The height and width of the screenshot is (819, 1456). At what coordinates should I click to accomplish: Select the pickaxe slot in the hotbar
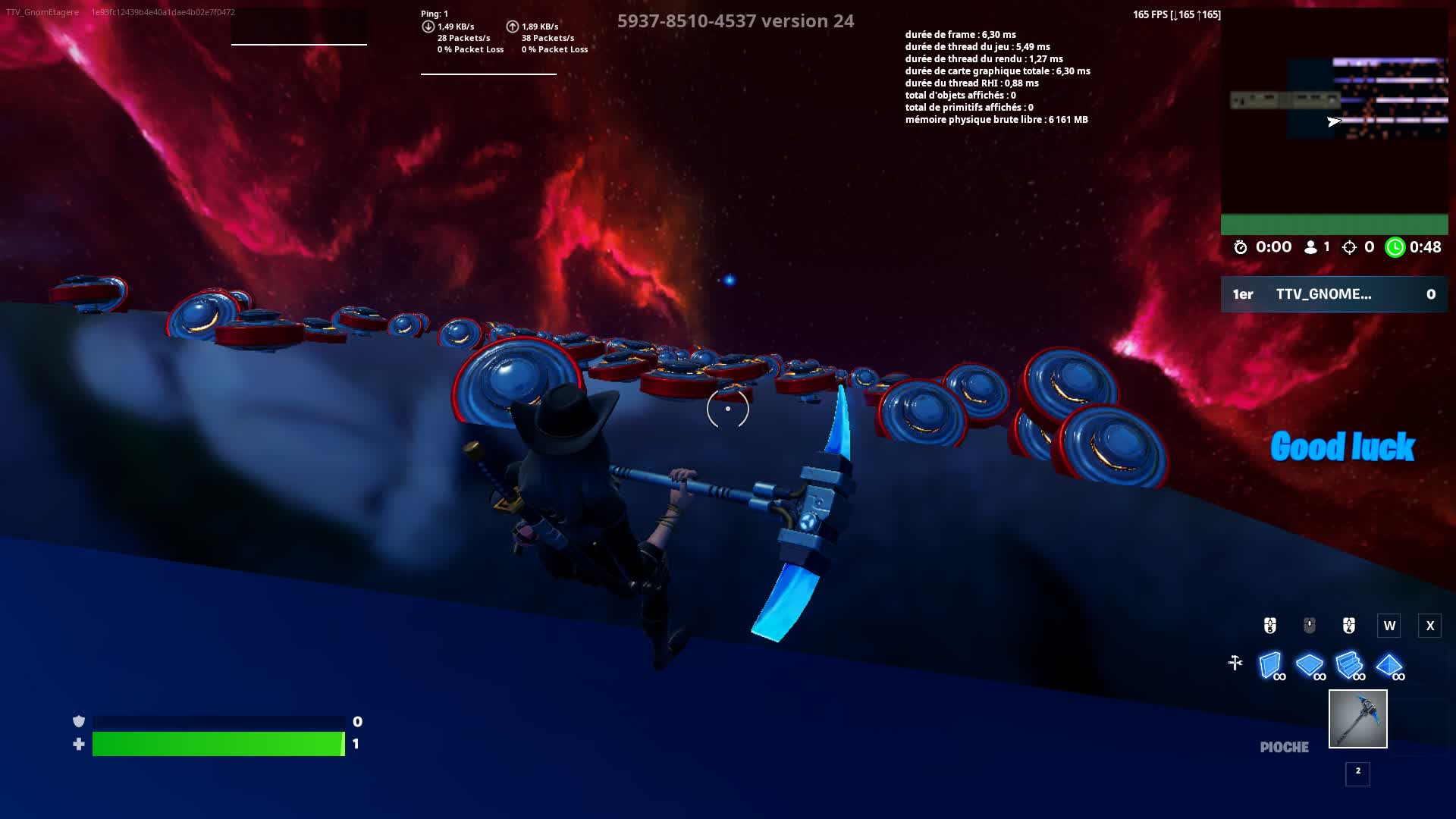click(1357, 718)
